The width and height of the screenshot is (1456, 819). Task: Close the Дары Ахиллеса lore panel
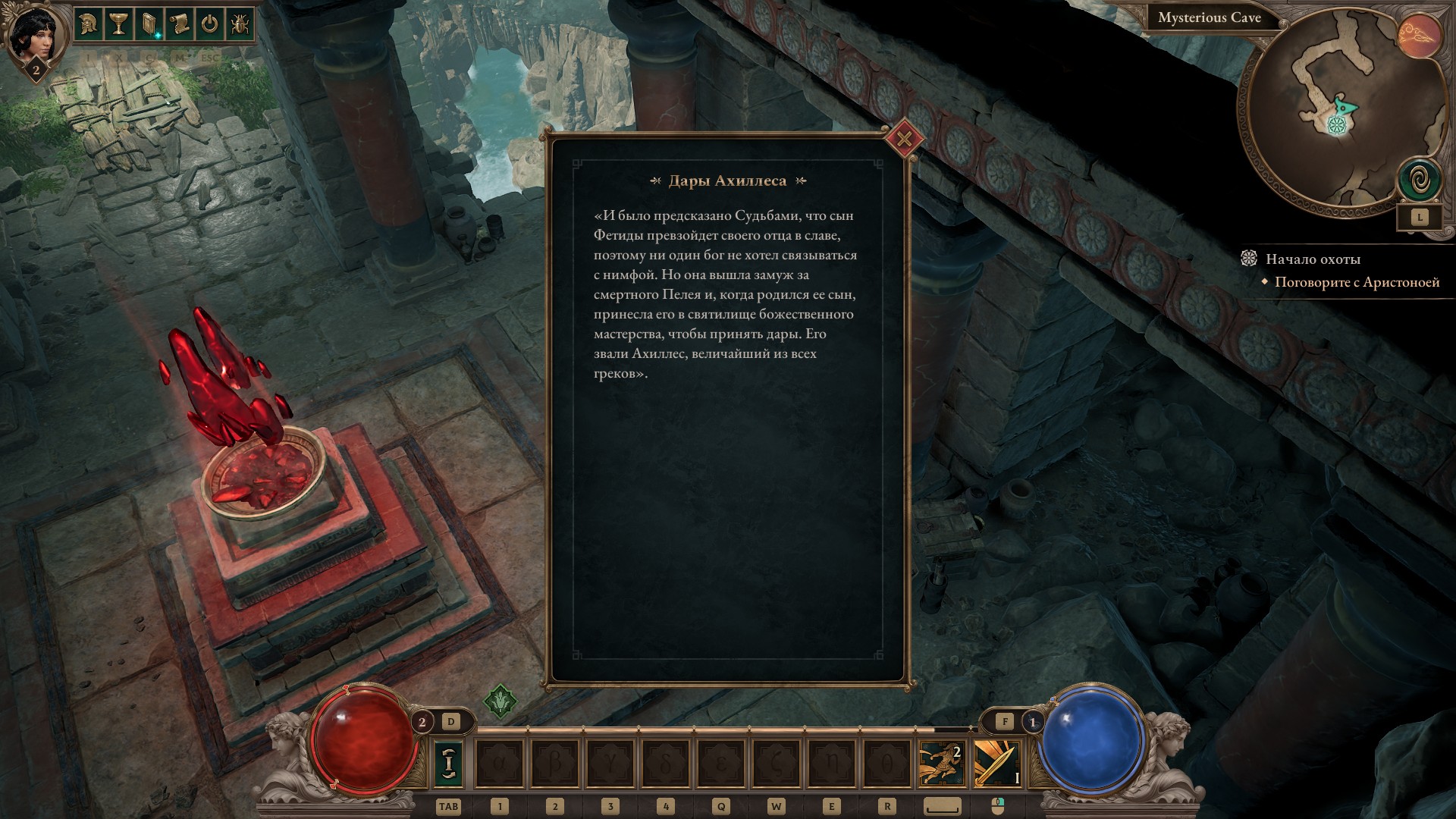click(904, 140)
